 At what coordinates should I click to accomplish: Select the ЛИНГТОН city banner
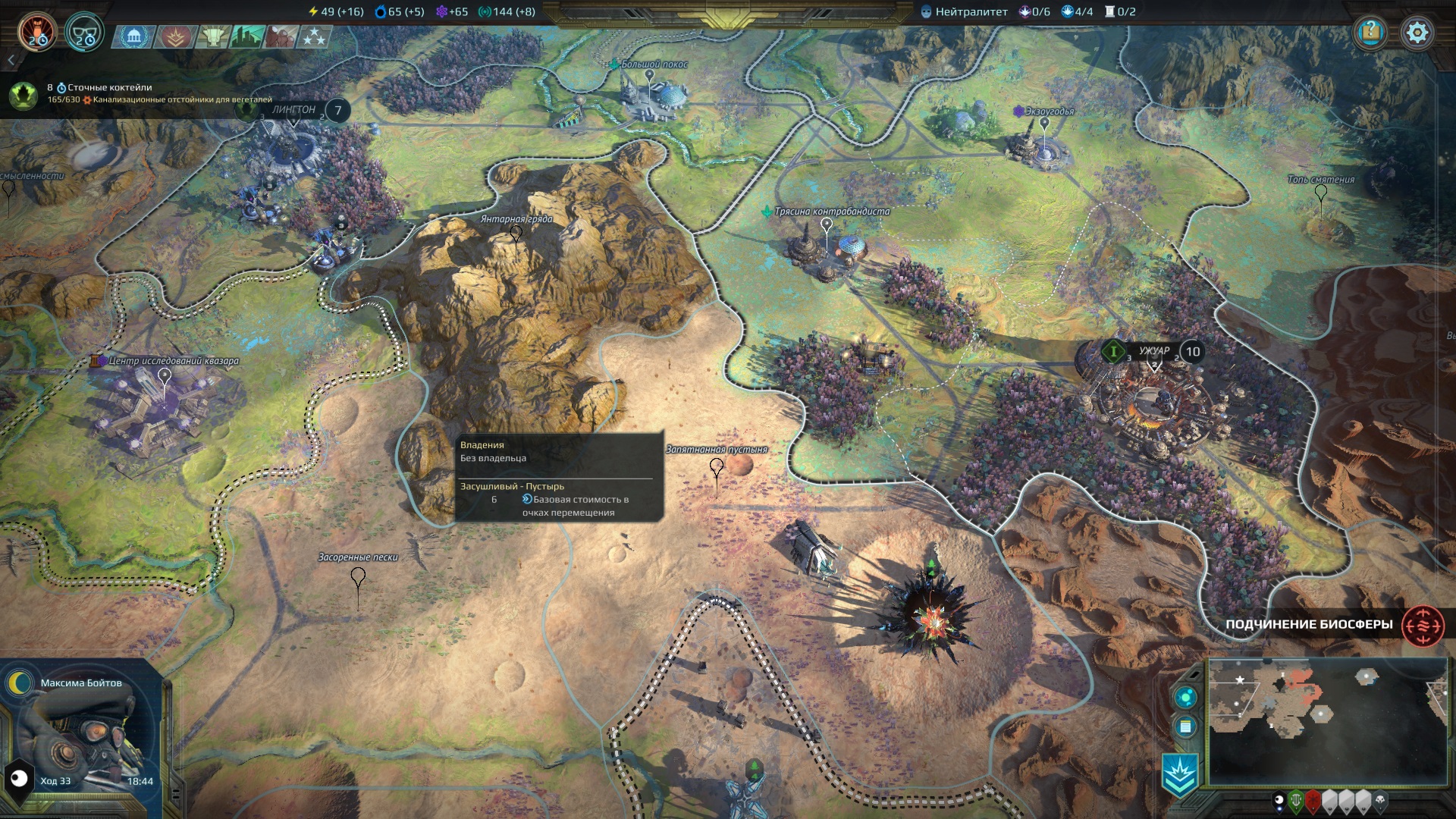click(x=294, y=110)
